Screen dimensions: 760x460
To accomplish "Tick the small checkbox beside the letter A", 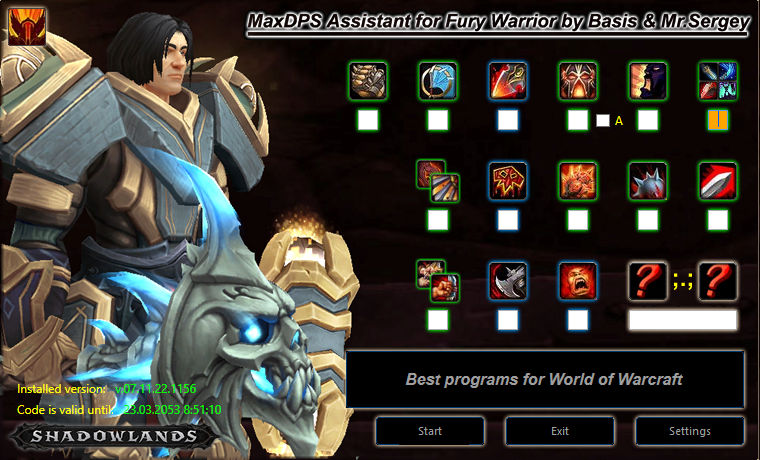I will [603, 121].
